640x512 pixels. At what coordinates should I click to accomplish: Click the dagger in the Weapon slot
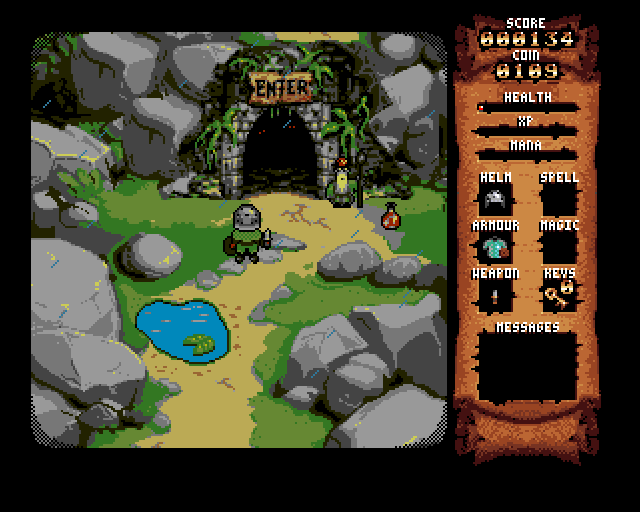pyautogui.click(x=495, y=295)
